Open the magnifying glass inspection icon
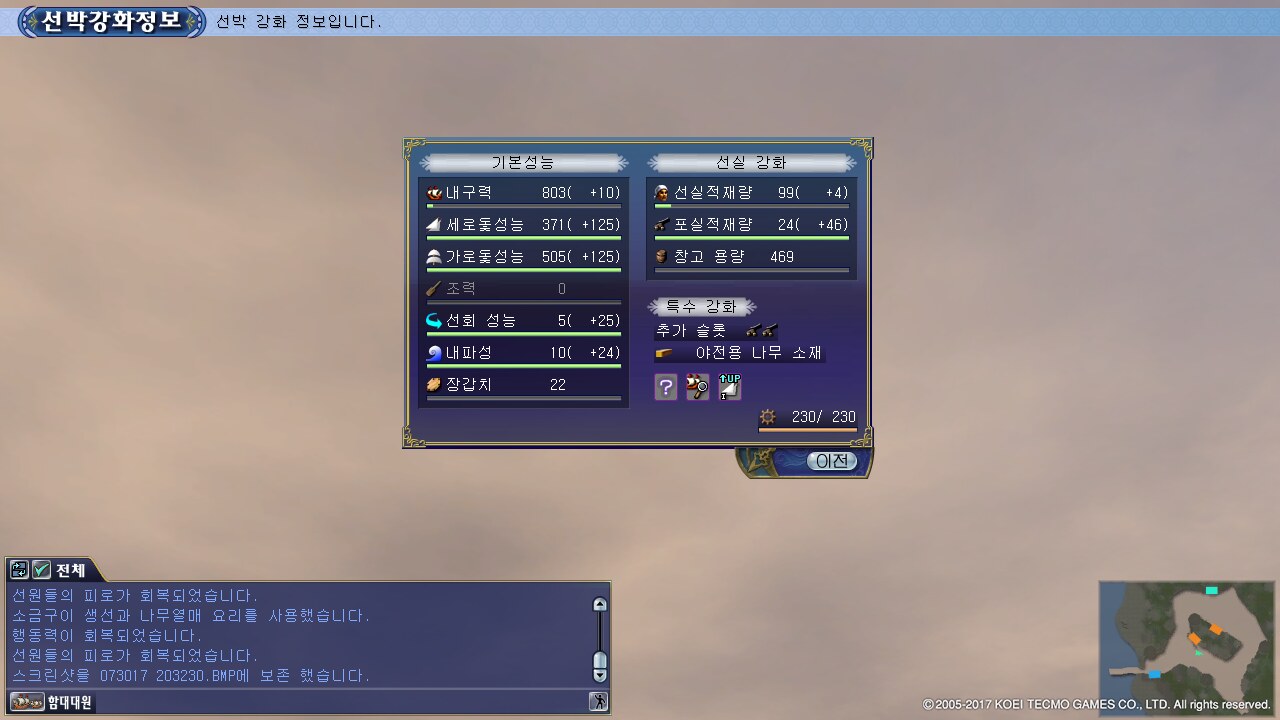1280x720 pixels. click(x=697, y=387)
